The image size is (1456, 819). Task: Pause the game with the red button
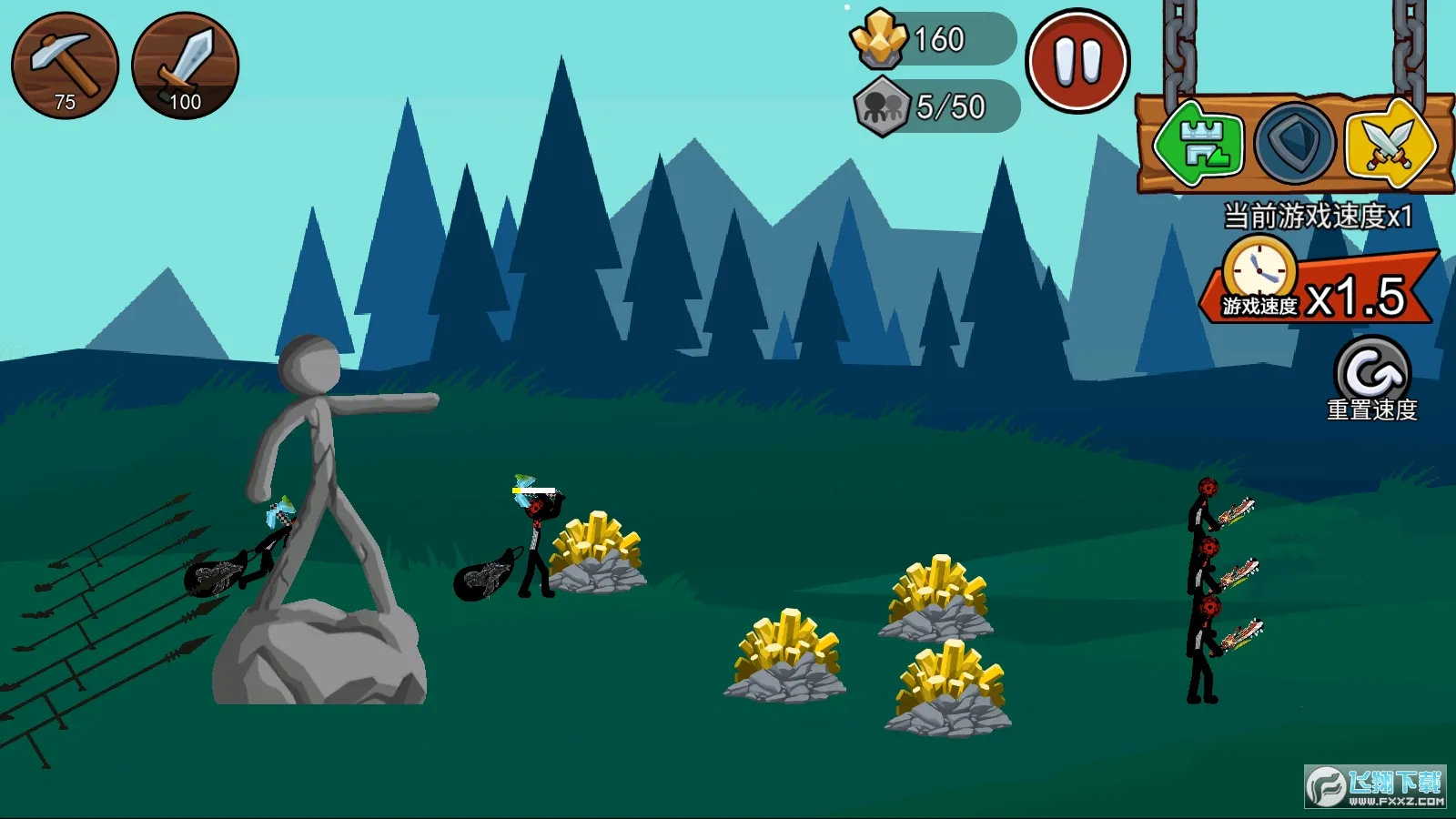1077,62
